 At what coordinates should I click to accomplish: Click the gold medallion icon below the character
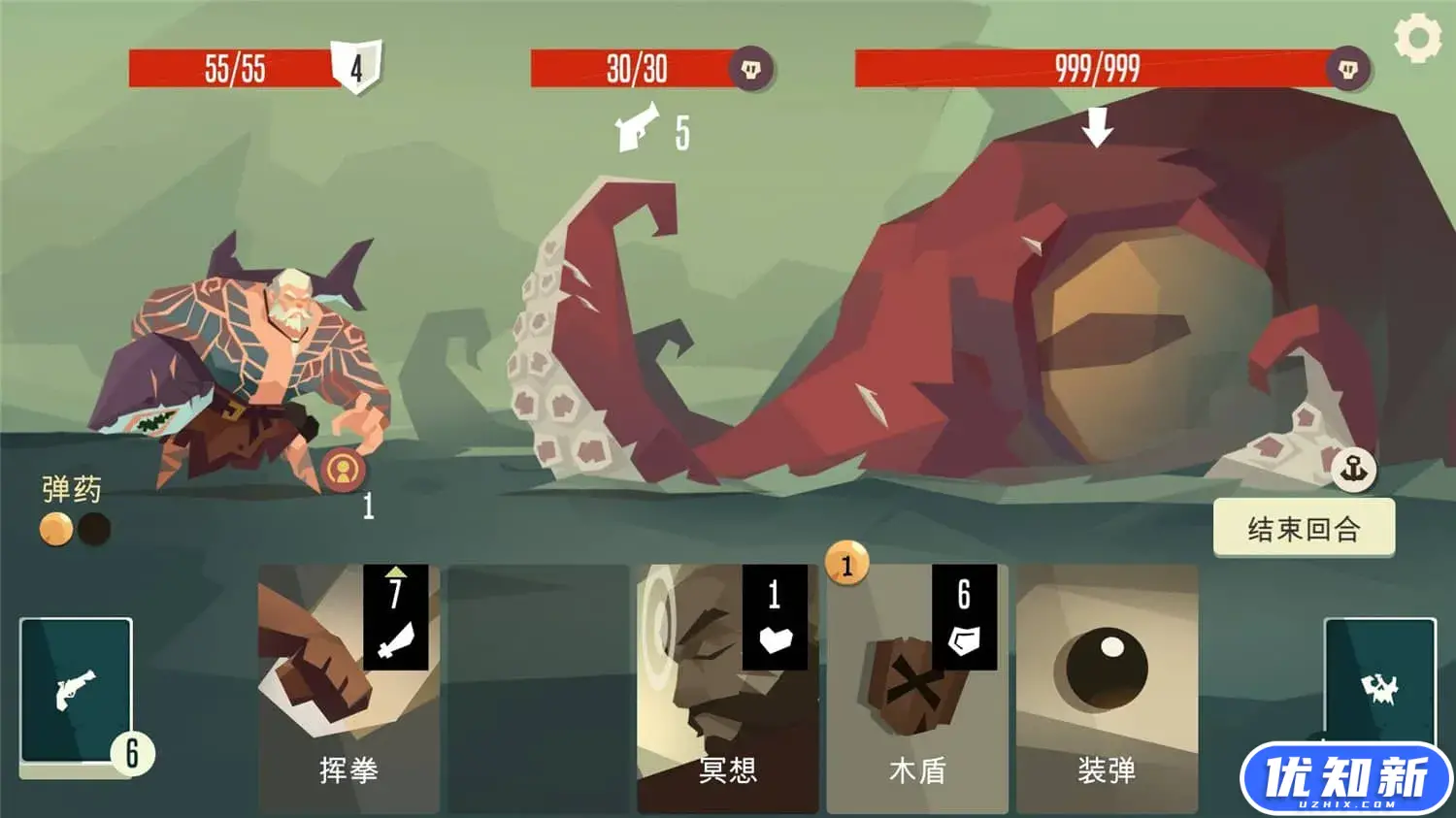point(345,469)
